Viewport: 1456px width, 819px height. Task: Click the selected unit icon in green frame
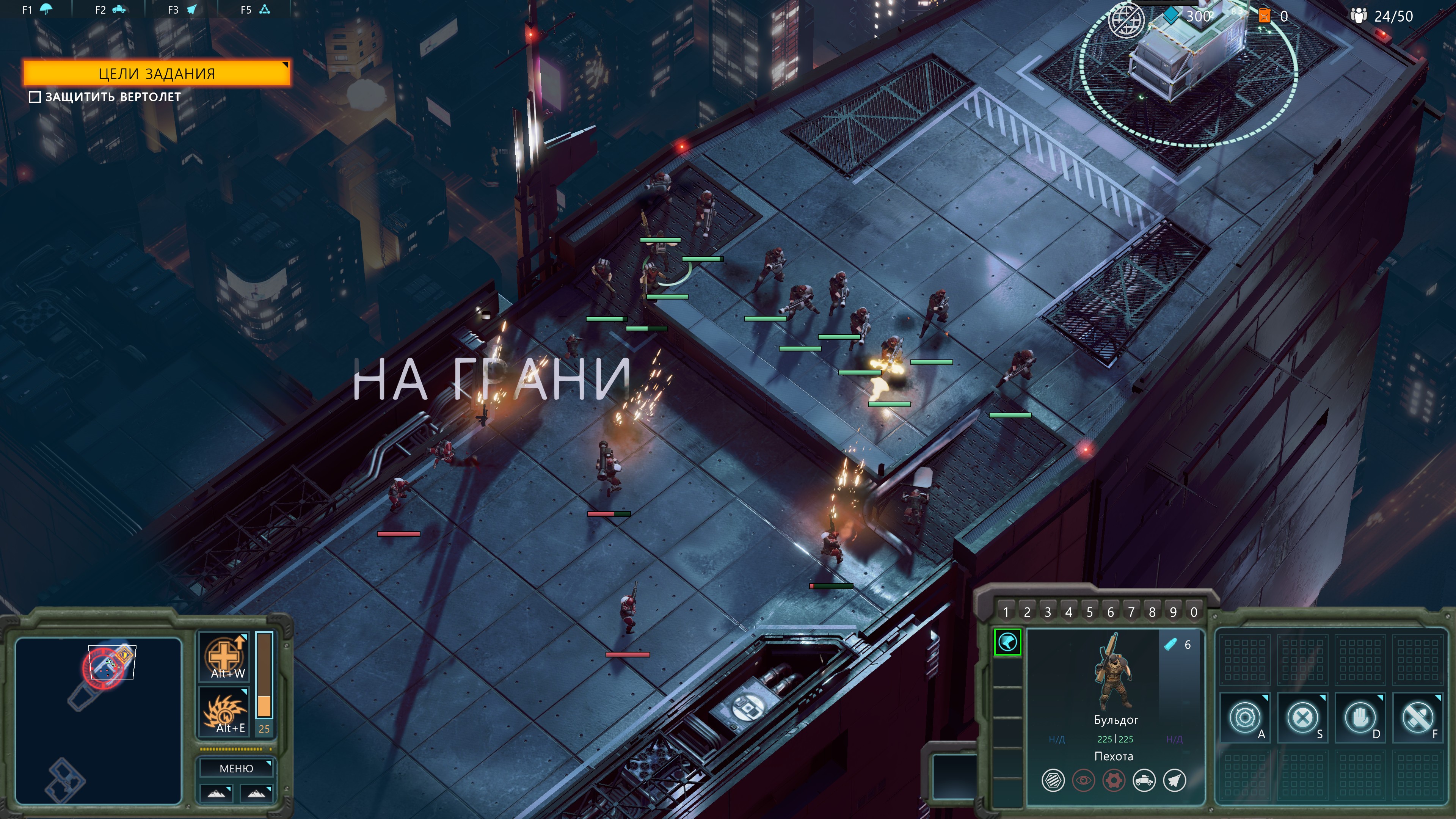(1008, 643)
